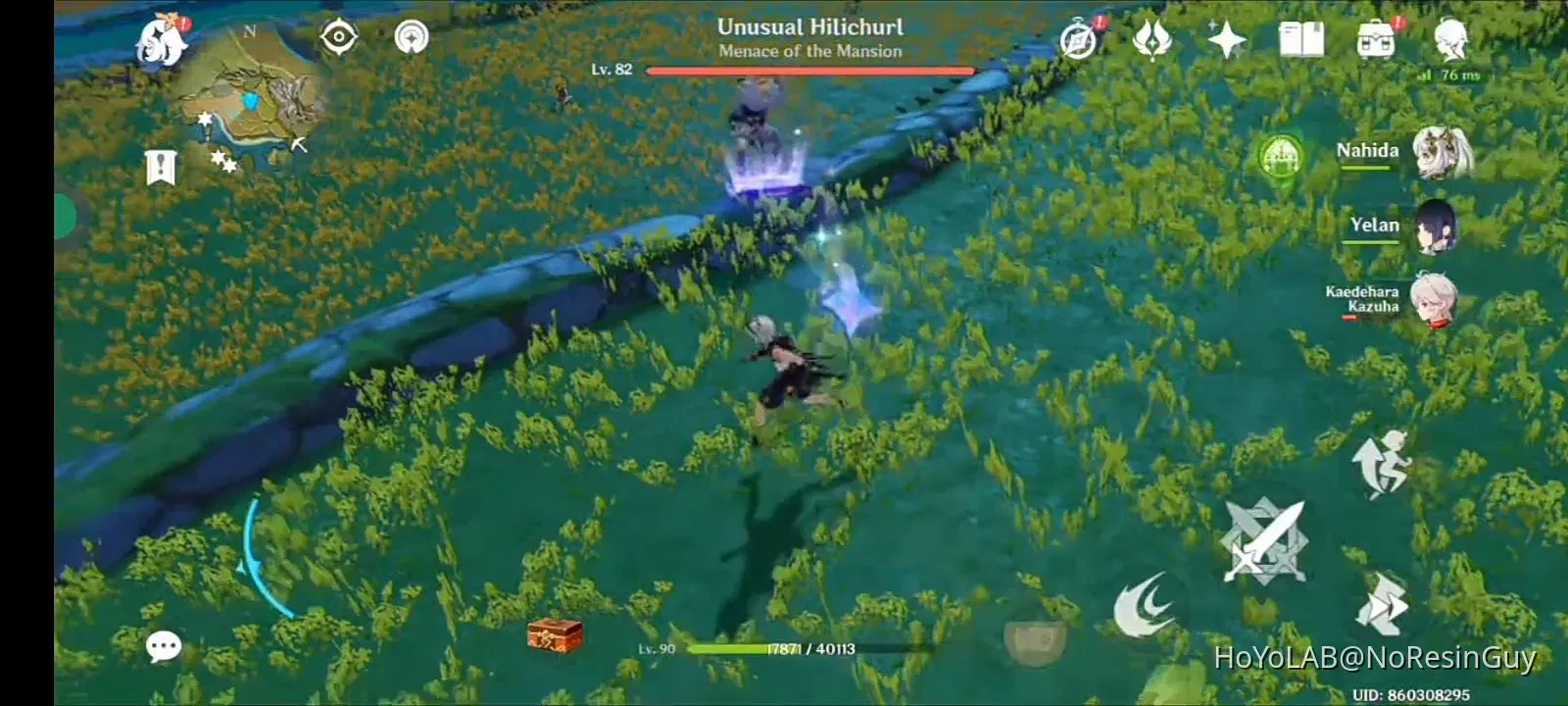This screenshot has width=1568, height=706.
Task: Switch to Yelan via her portrait
Action: (x=1436, y=226)
